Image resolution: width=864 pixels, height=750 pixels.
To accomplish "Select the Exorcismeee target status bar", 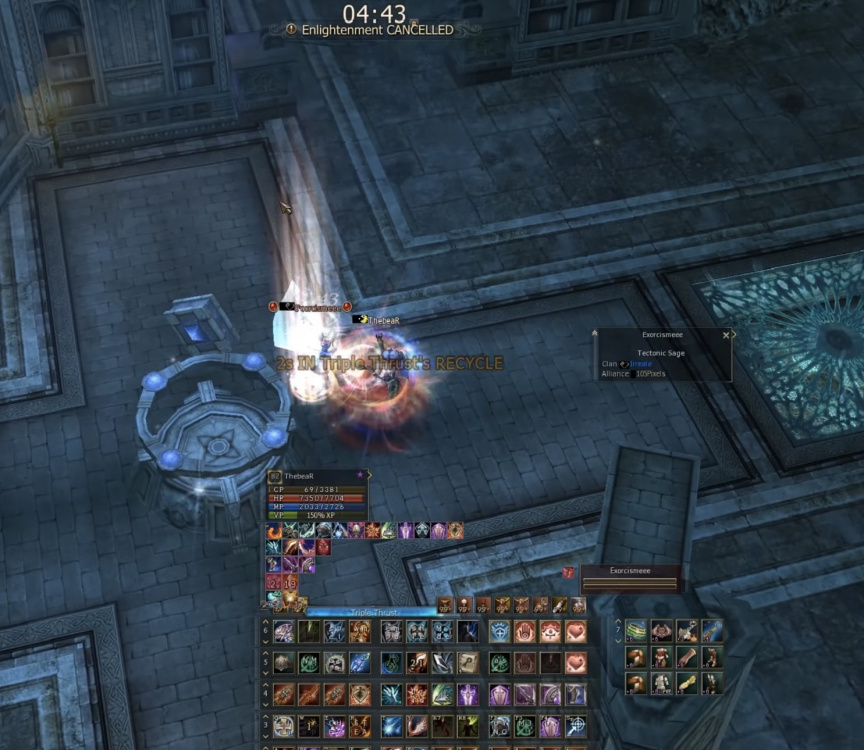I will [630, 578].
